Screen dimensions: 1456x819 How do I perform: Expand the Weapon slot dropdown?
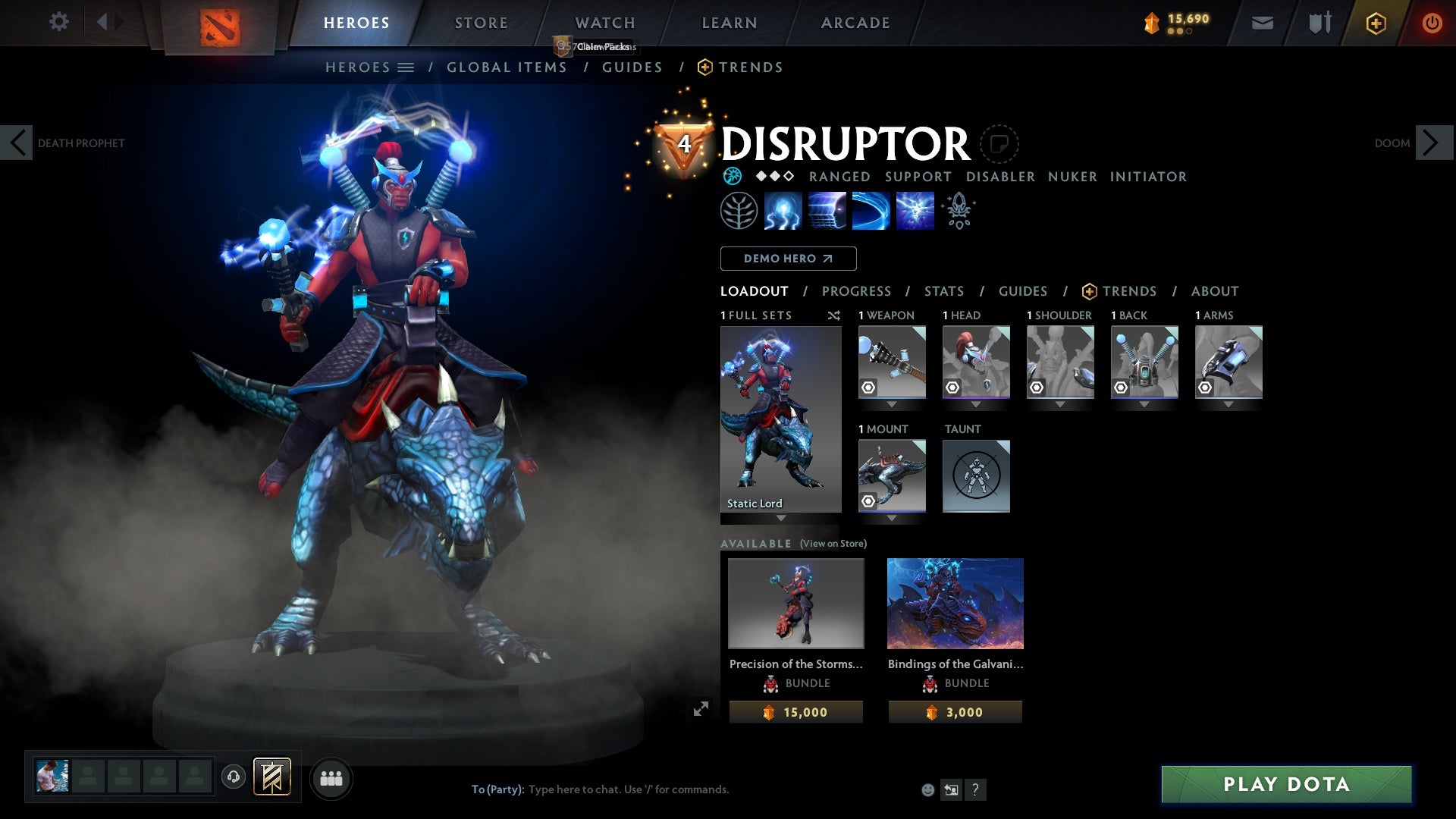[x=892, y=404]
